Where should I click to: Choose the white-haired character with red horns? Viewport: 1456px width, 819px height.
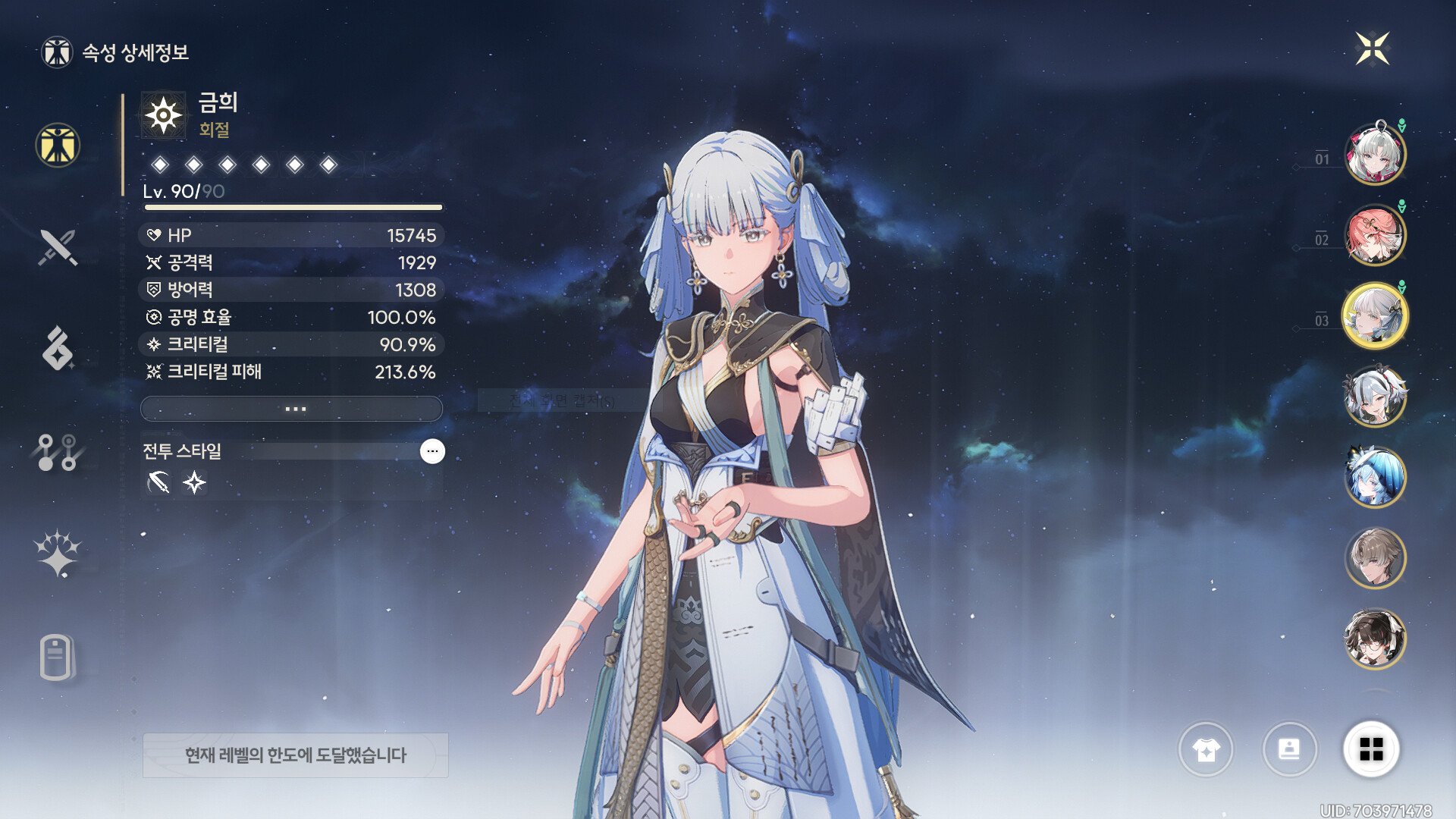[1374, 397]
